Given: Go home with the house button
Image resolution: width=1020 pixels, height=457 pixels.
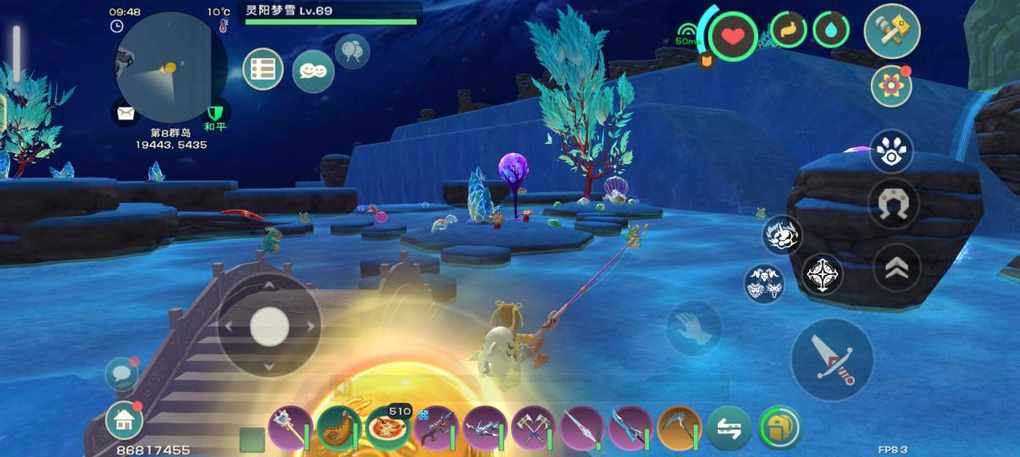Looking at the screenshot, I should (x=124, y=421).
